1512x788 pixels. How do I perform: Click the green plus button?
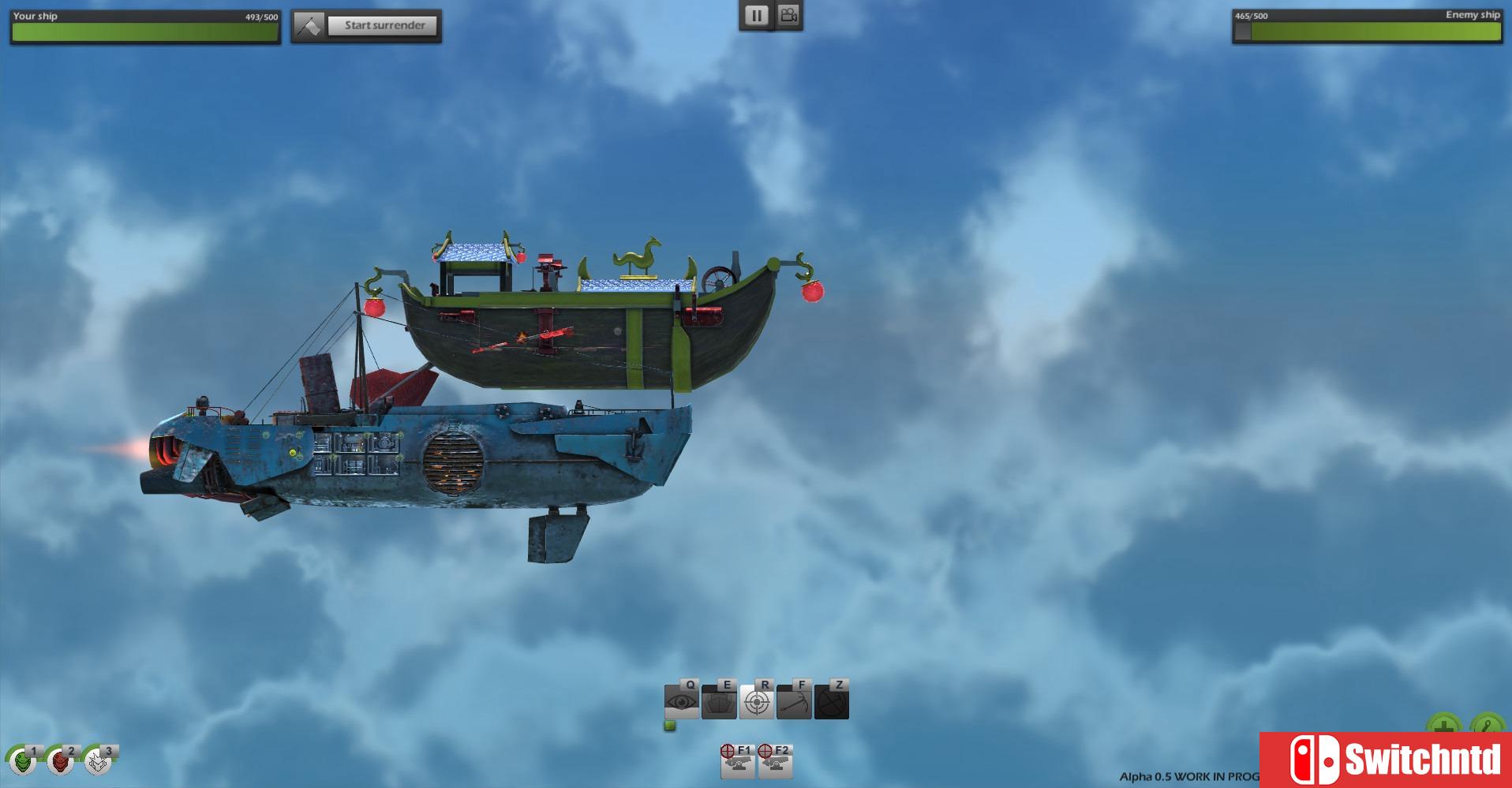[1443, 725]
